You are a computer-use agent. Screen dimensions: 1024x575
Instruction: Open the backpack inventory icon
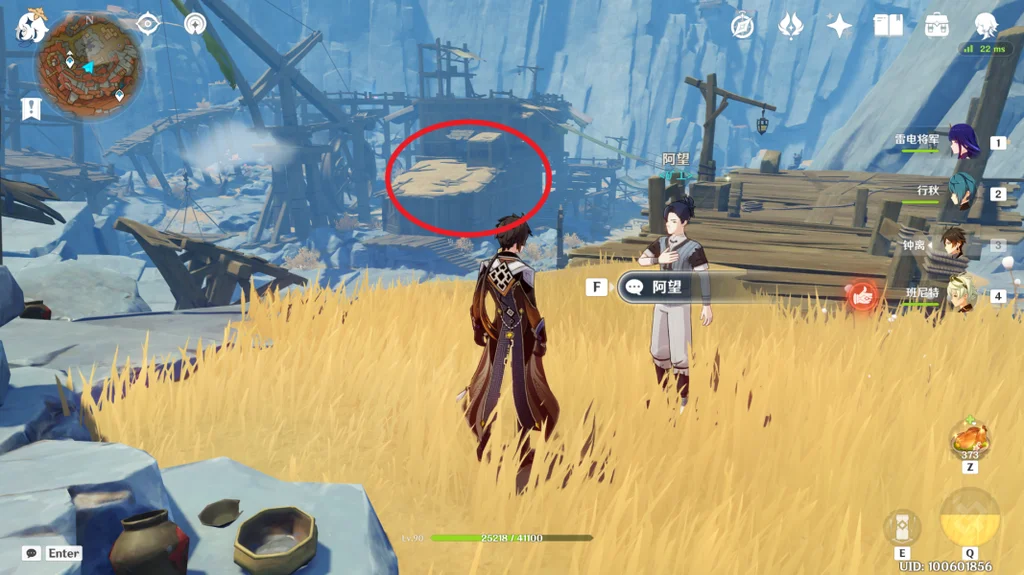tap(937, 26)
